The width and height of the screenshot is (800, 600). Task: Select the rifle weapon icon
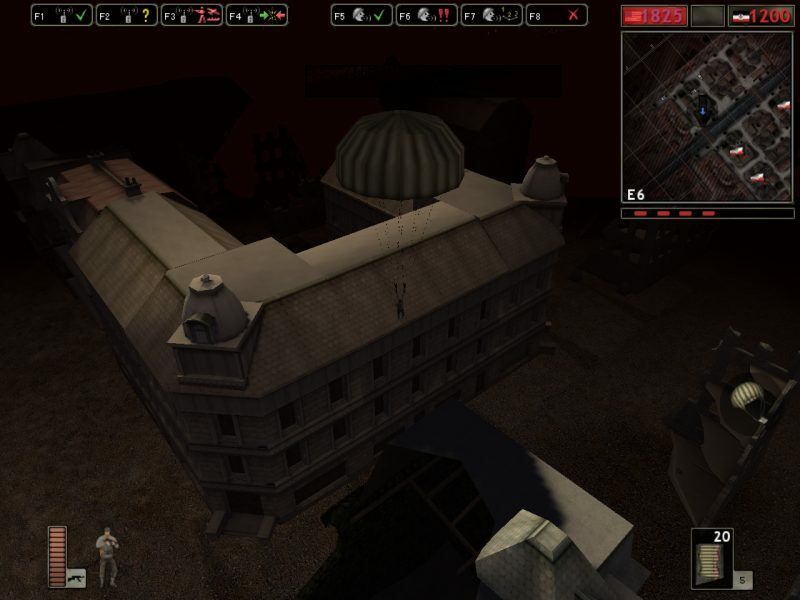pos(76,577)
